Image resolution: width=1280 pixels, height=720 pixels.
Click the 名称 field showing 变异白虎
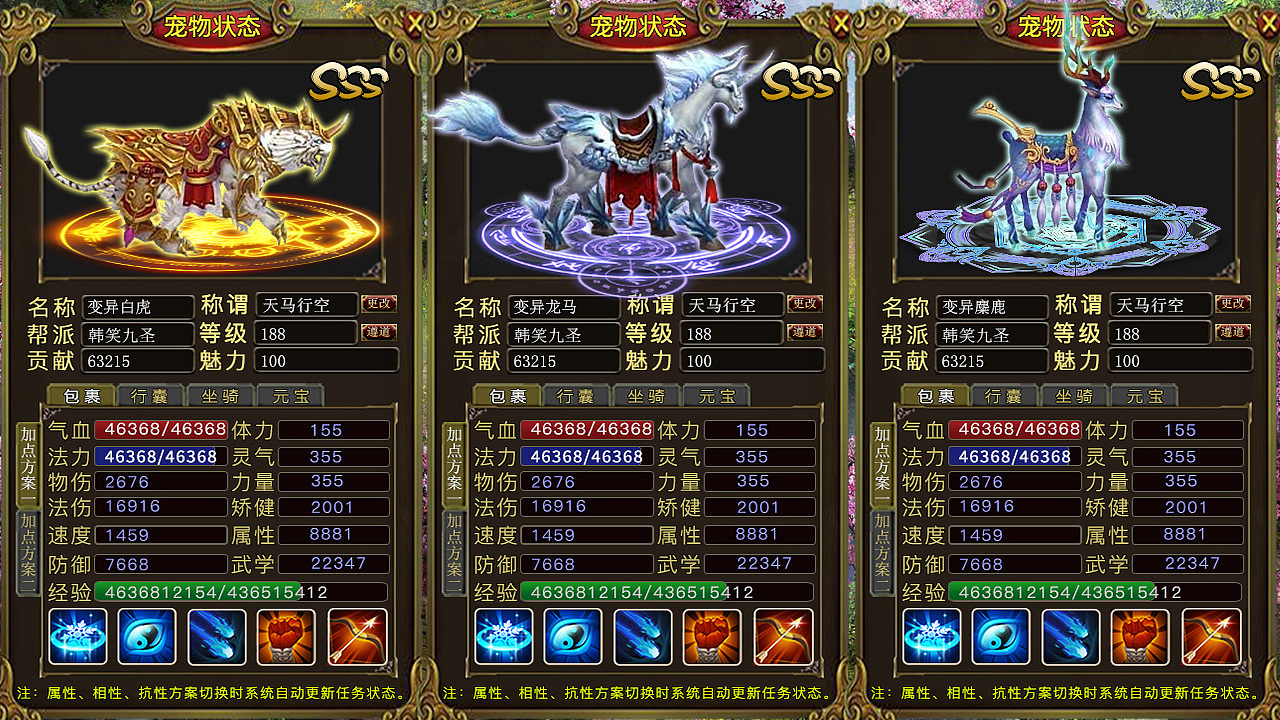(x=137, y=306)
